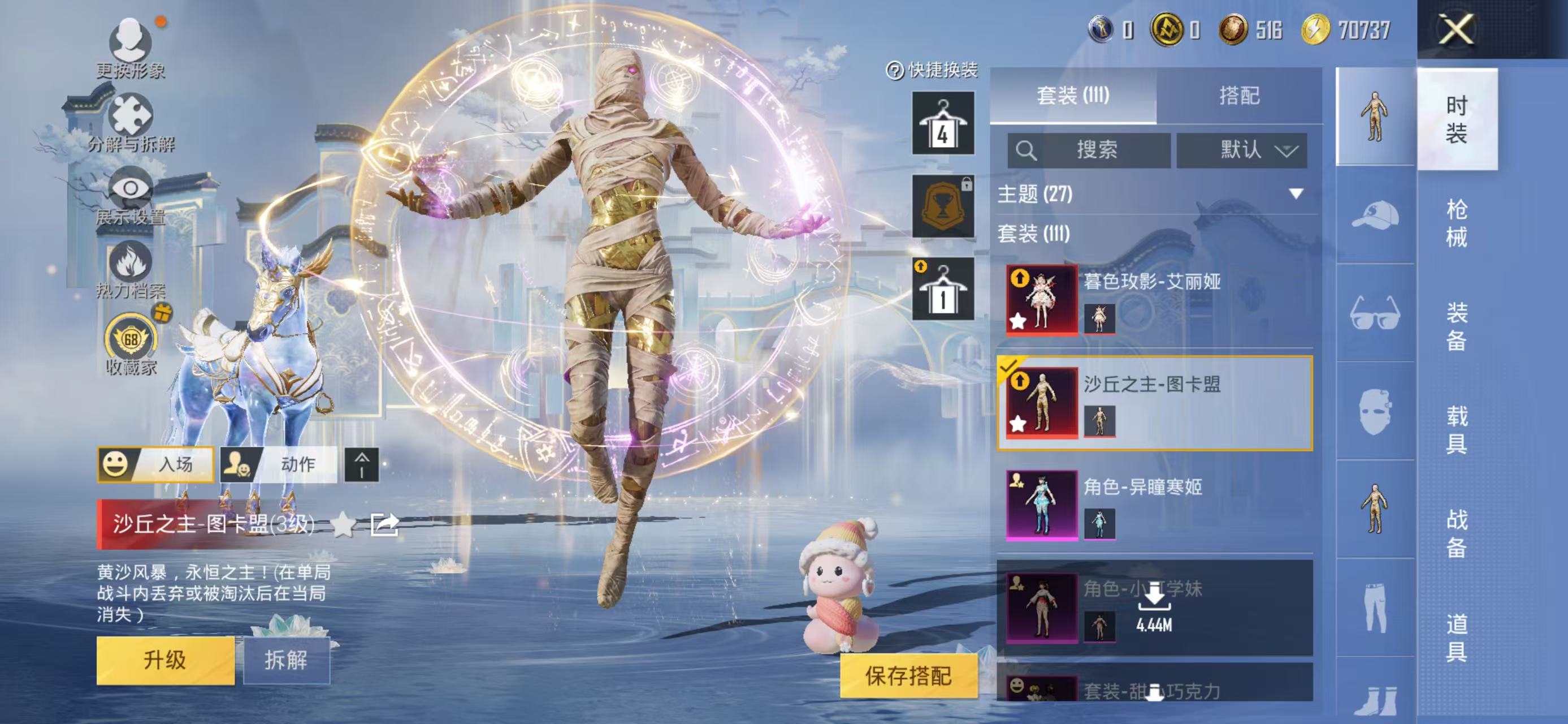Click the 拆解 dismantle button
The image size is (1568, 724).
pos(286,660)
